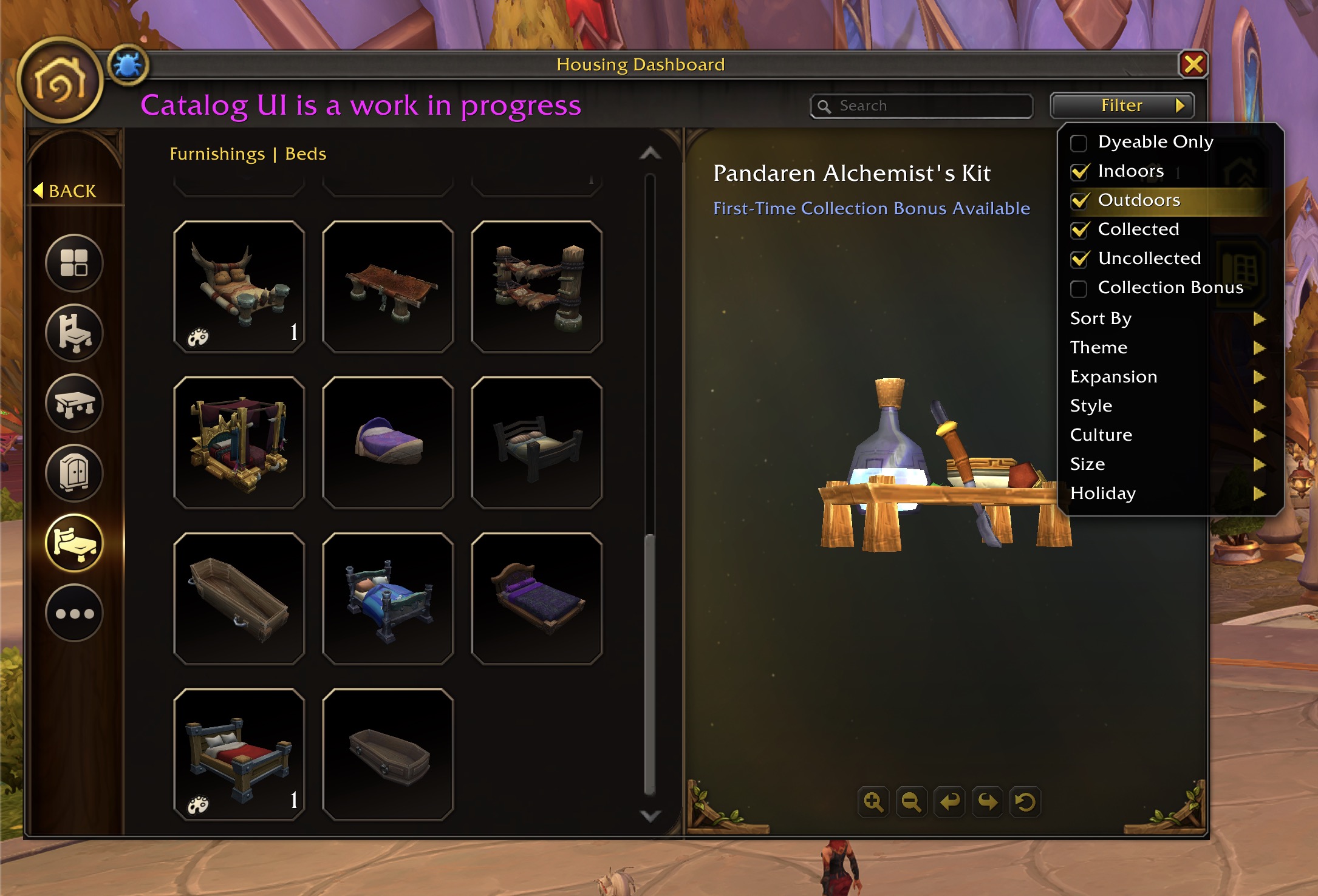Screen dimensions: 1318x896
Task: Switch to the table furnishings category
Action: [x=74, y=403]
